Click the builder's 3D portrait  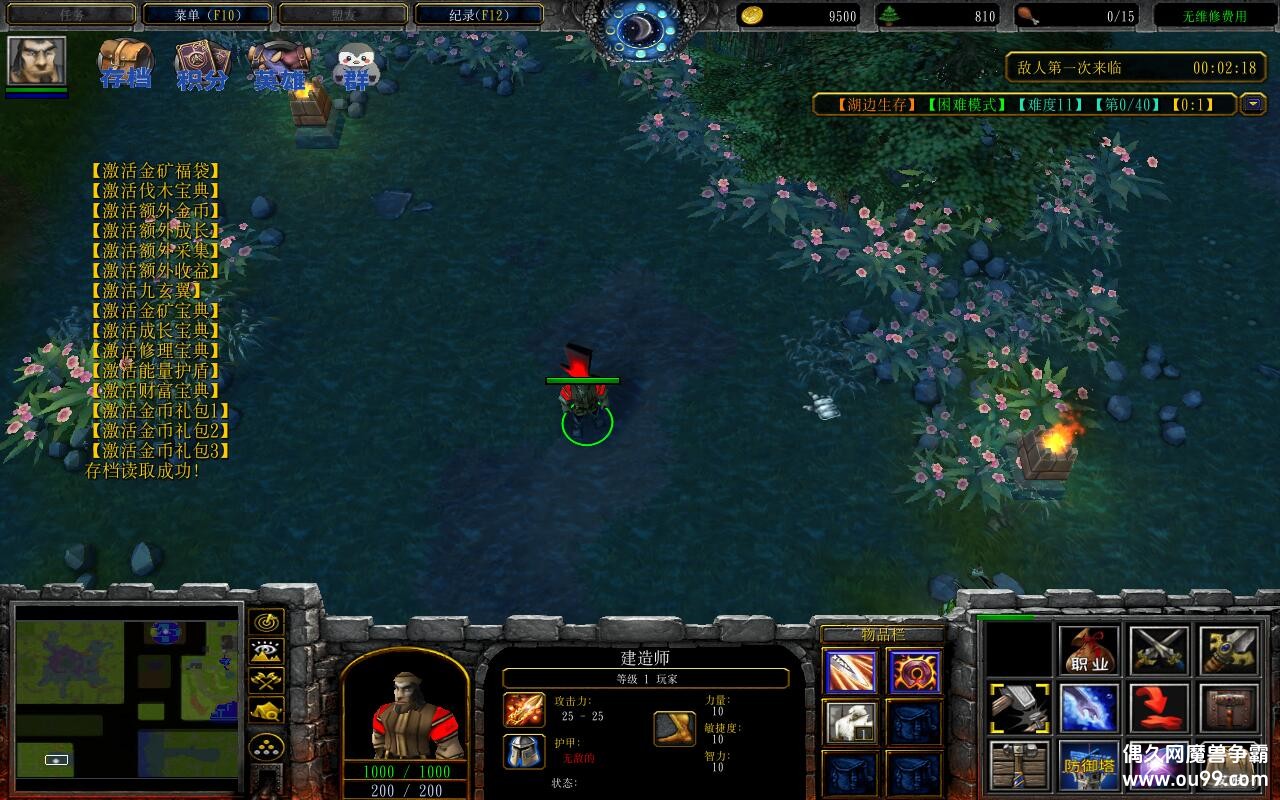coord(405,712)
